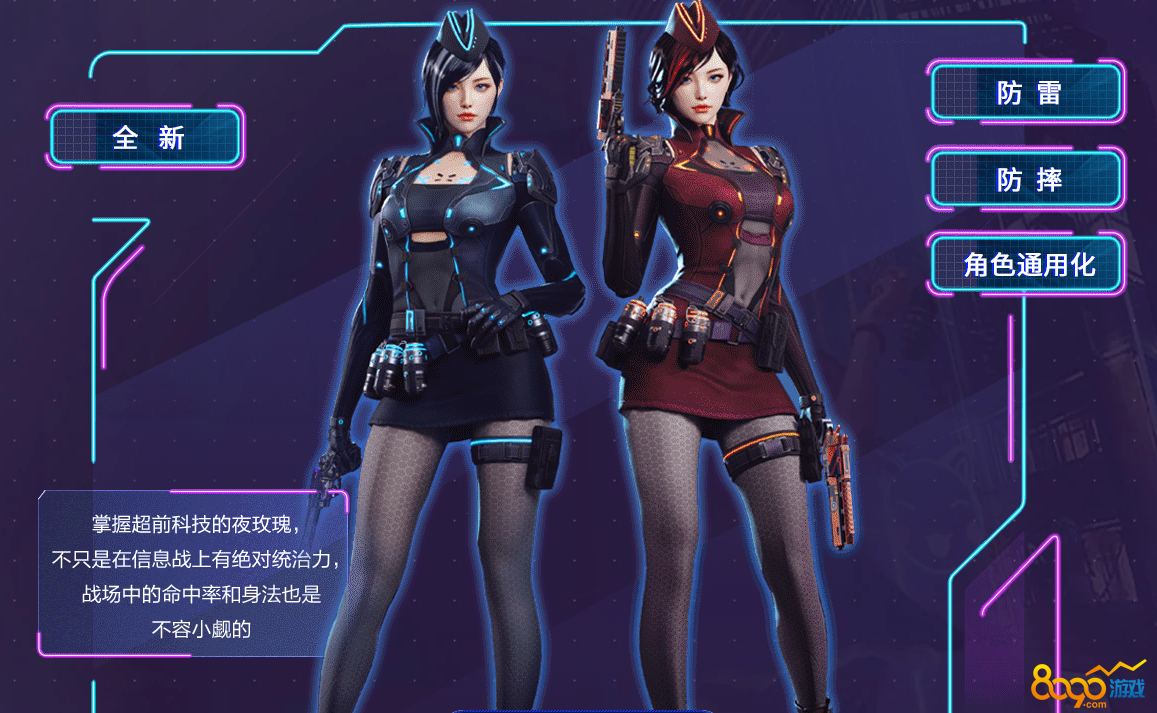1157x713 pixels.
Task: Select the 防雷 feature button
Action: pos(1028,93)
